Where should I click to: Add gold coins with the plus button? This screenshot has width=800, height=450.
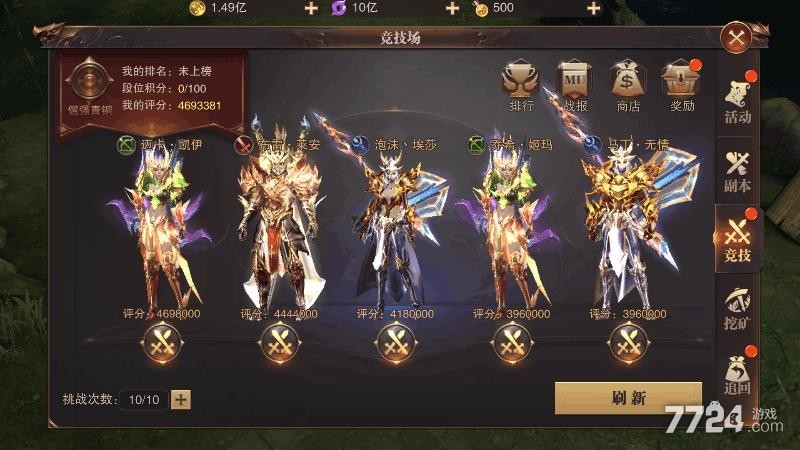[x=310, y=9]
